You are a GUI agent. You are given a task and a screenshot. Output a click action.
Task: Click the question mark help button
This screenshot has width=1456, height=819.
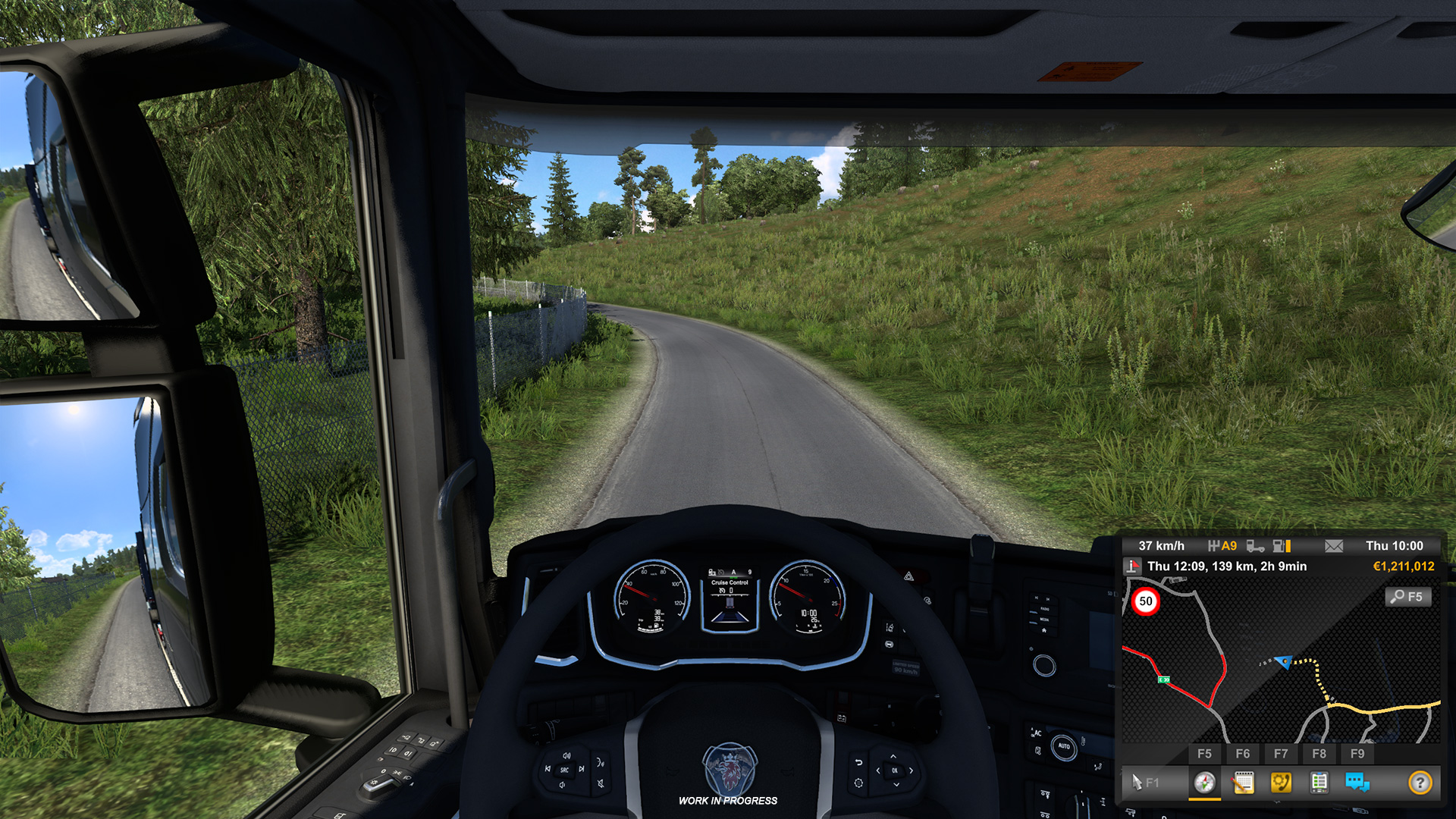click(1420, 782)
